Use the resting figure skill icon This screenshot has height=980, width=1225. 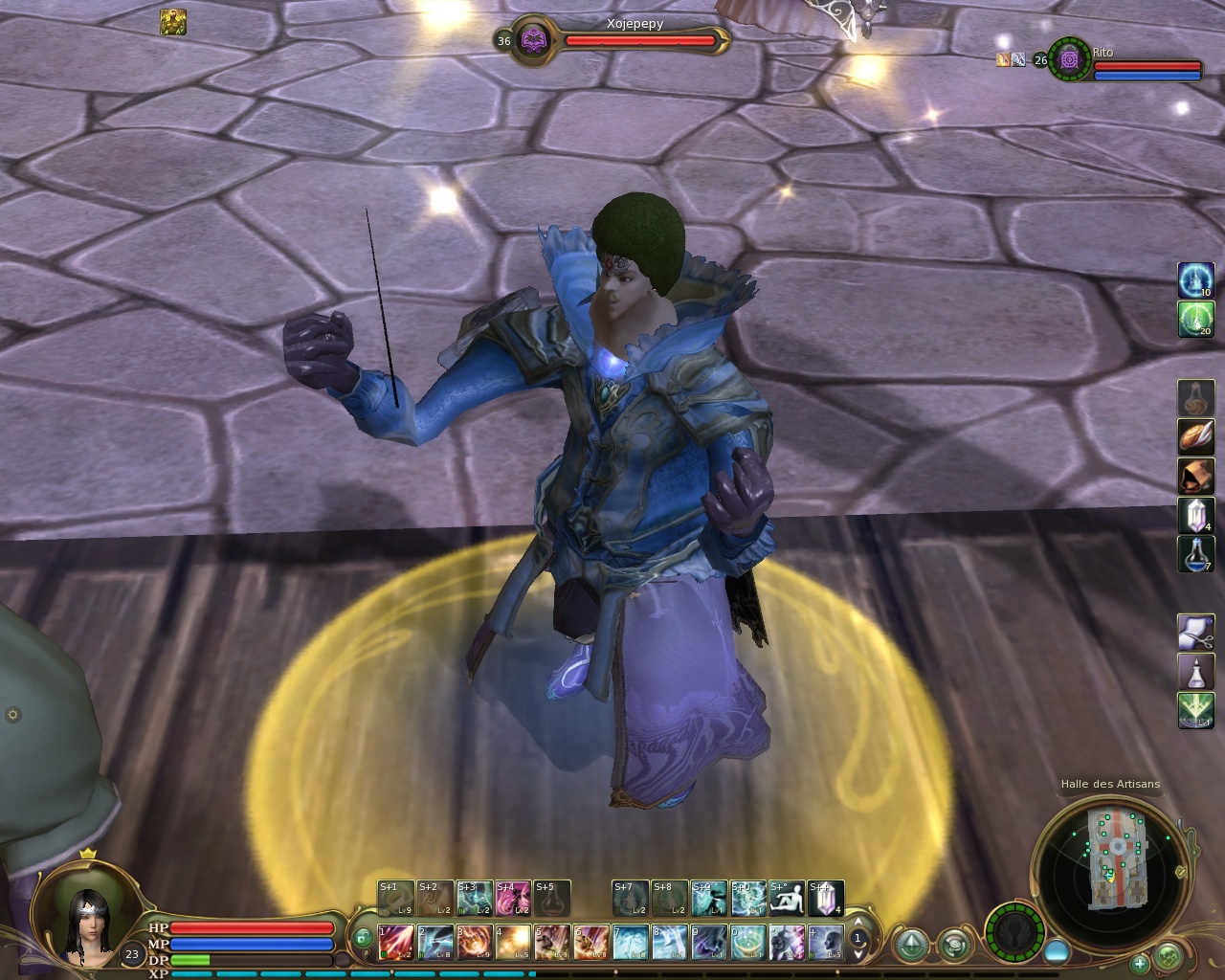787,899
